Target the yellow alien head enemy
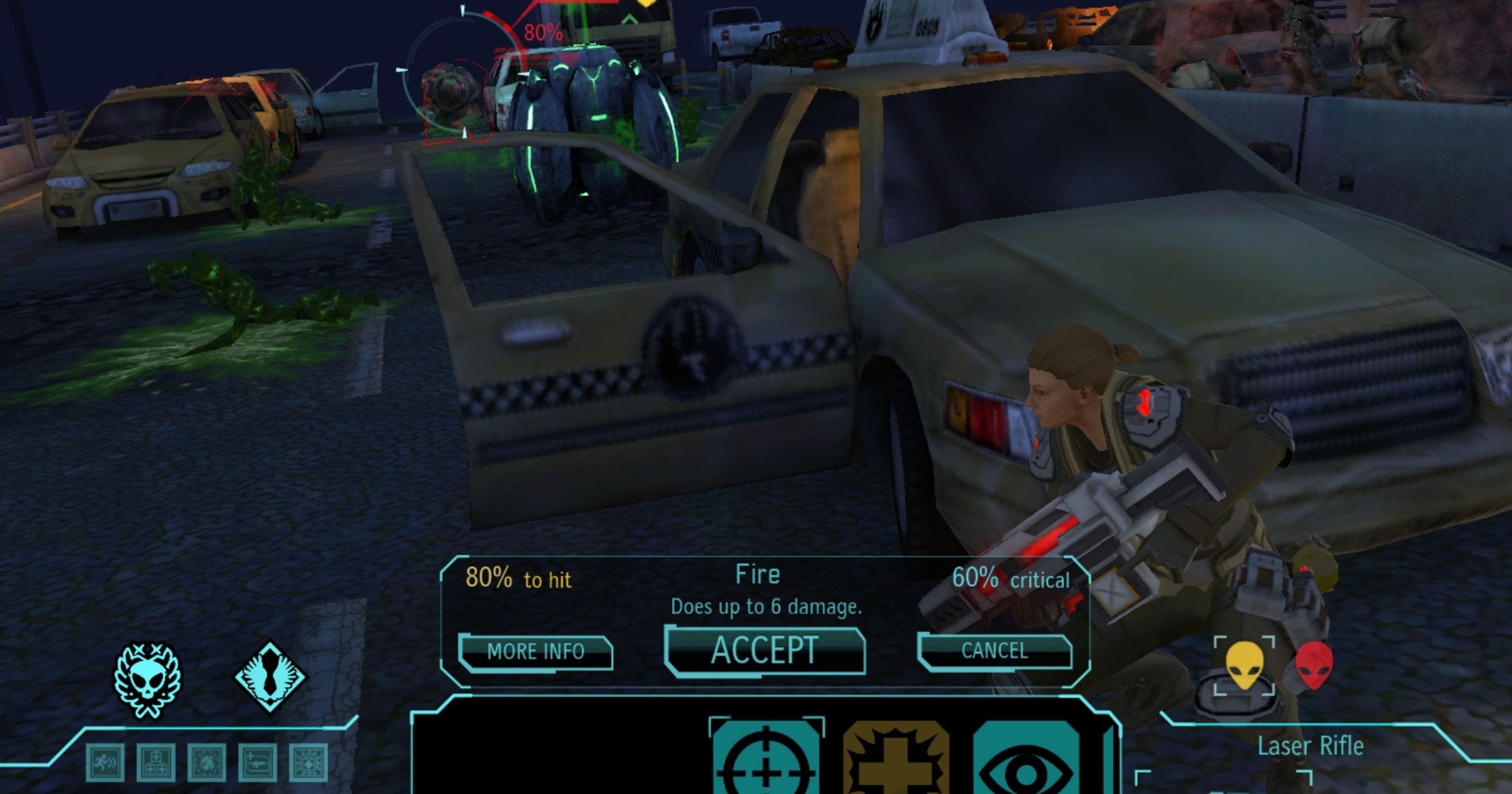This screenshot has height=794, width=1512. (x=1245, y=665)
